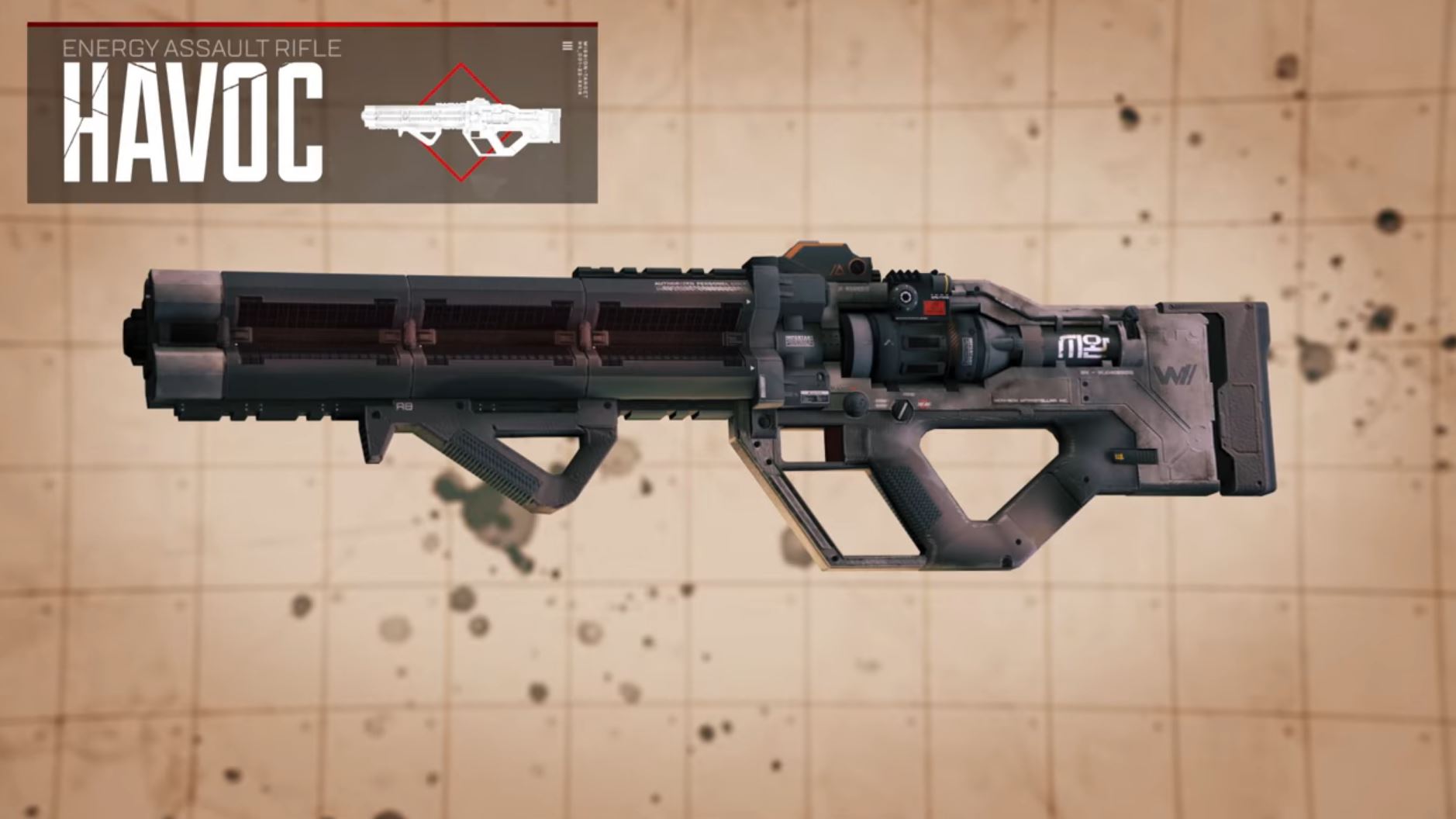Image resolution: width=1456 pixels, height=819 pixels.
Task: Click the white HAVOC weapon silhouette icon
Action: (x=461, y=123)
